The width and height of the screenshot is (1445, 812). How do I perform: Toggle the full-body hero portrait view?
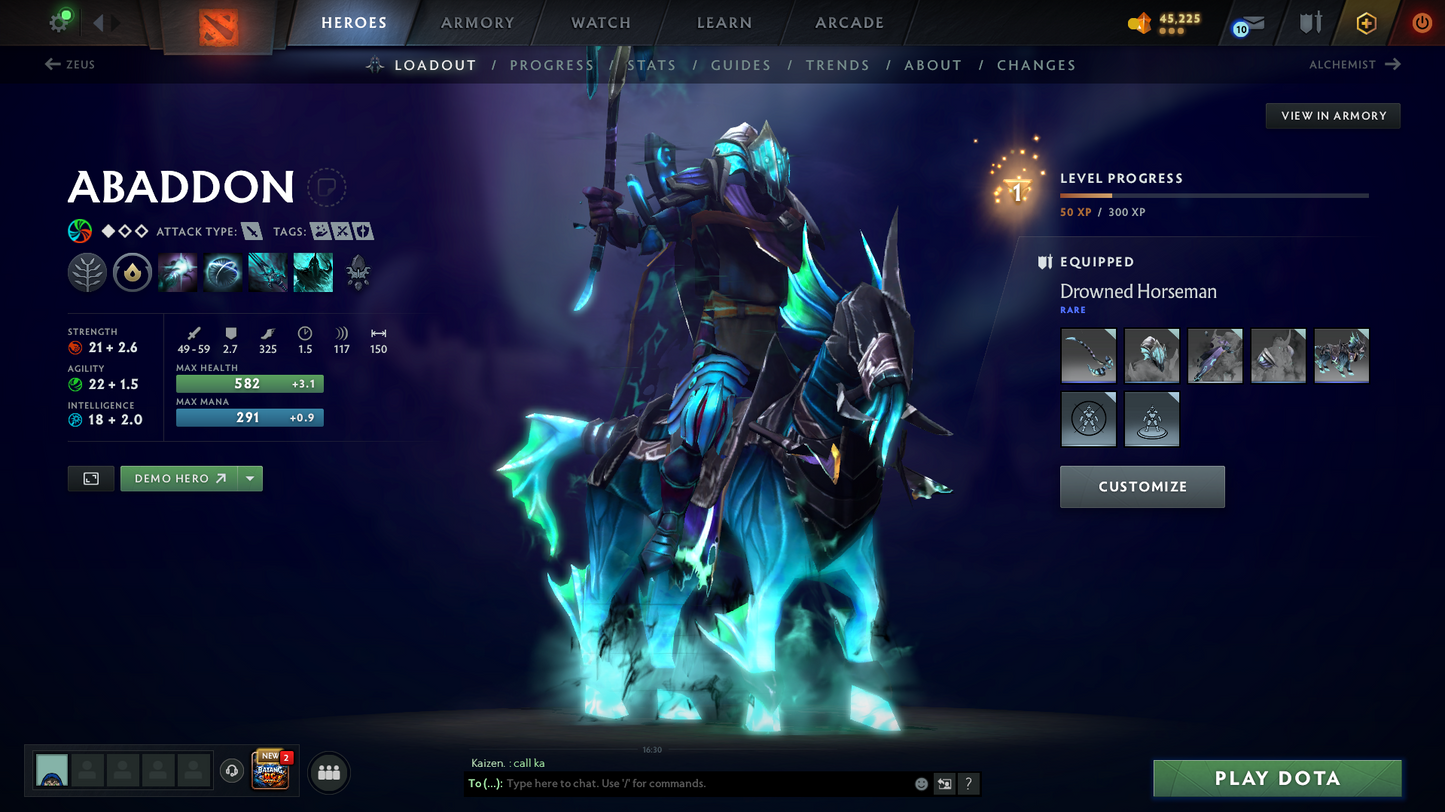click(x=91, y=478)
